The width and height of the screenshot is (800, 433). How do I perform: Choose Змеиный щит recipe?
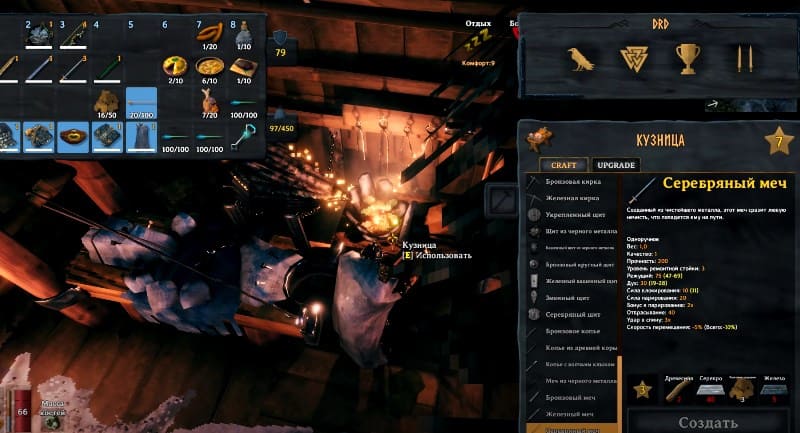click(571, 297)
